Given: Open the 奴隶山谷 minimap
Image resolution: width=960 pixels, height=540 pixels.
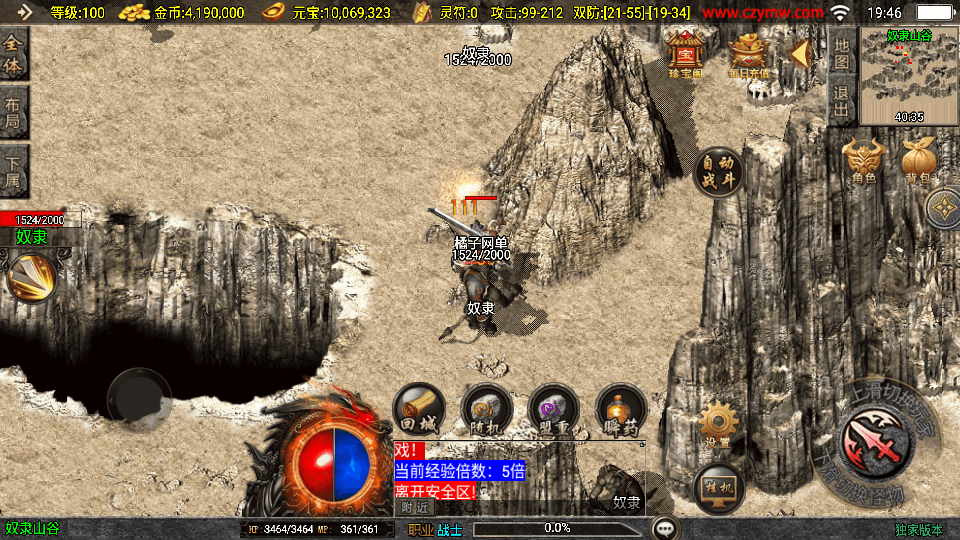Looking at the screenshot, I should [908, 76].
